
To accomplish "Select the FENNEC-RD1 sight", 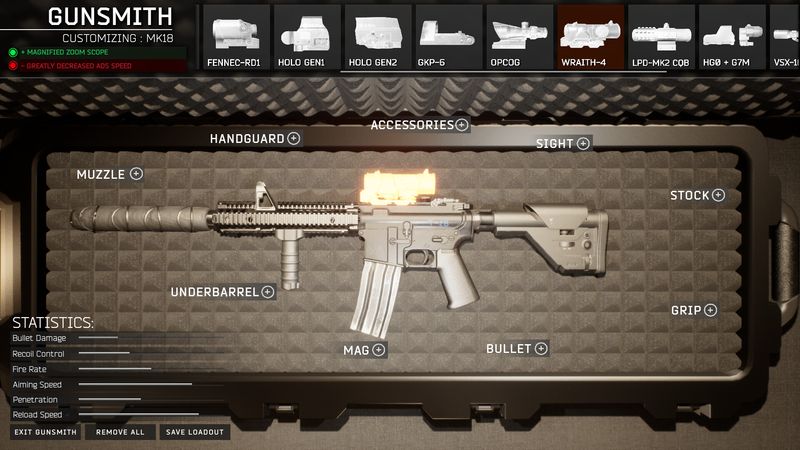I will coord(236,37).
